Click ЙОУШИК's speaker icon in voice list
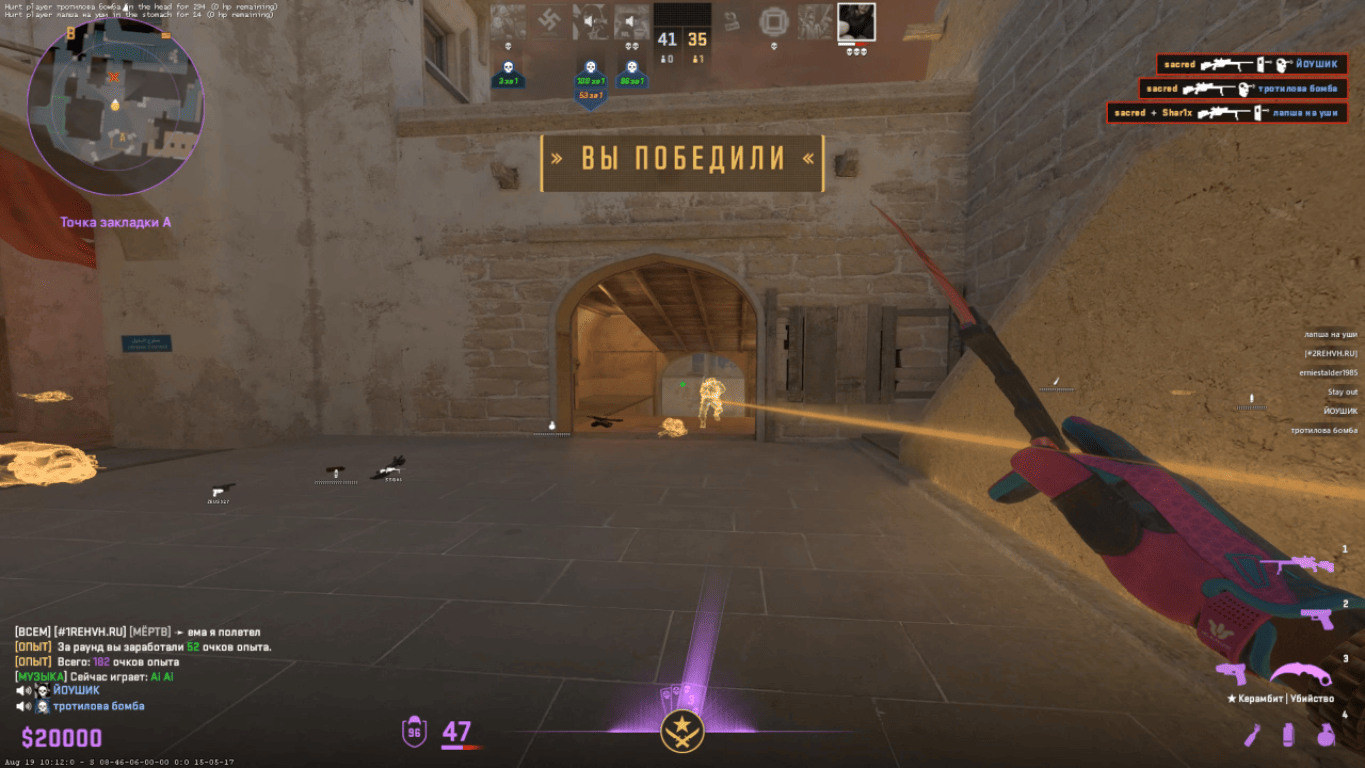This screenshot has height=768, width=1365. 22,691
